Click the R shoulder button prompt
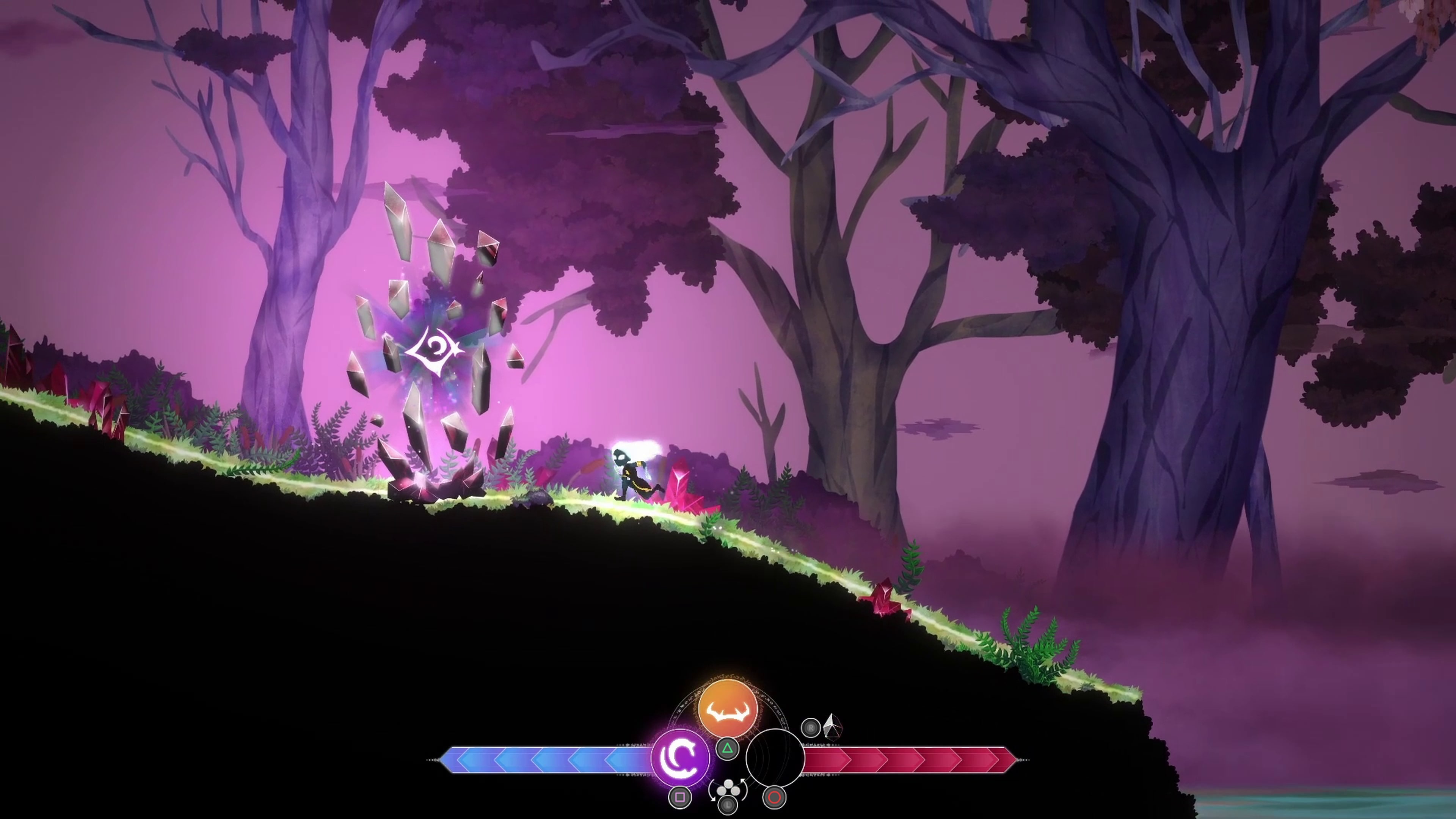This screenshot has height=819, width=1456. [811, 728]
